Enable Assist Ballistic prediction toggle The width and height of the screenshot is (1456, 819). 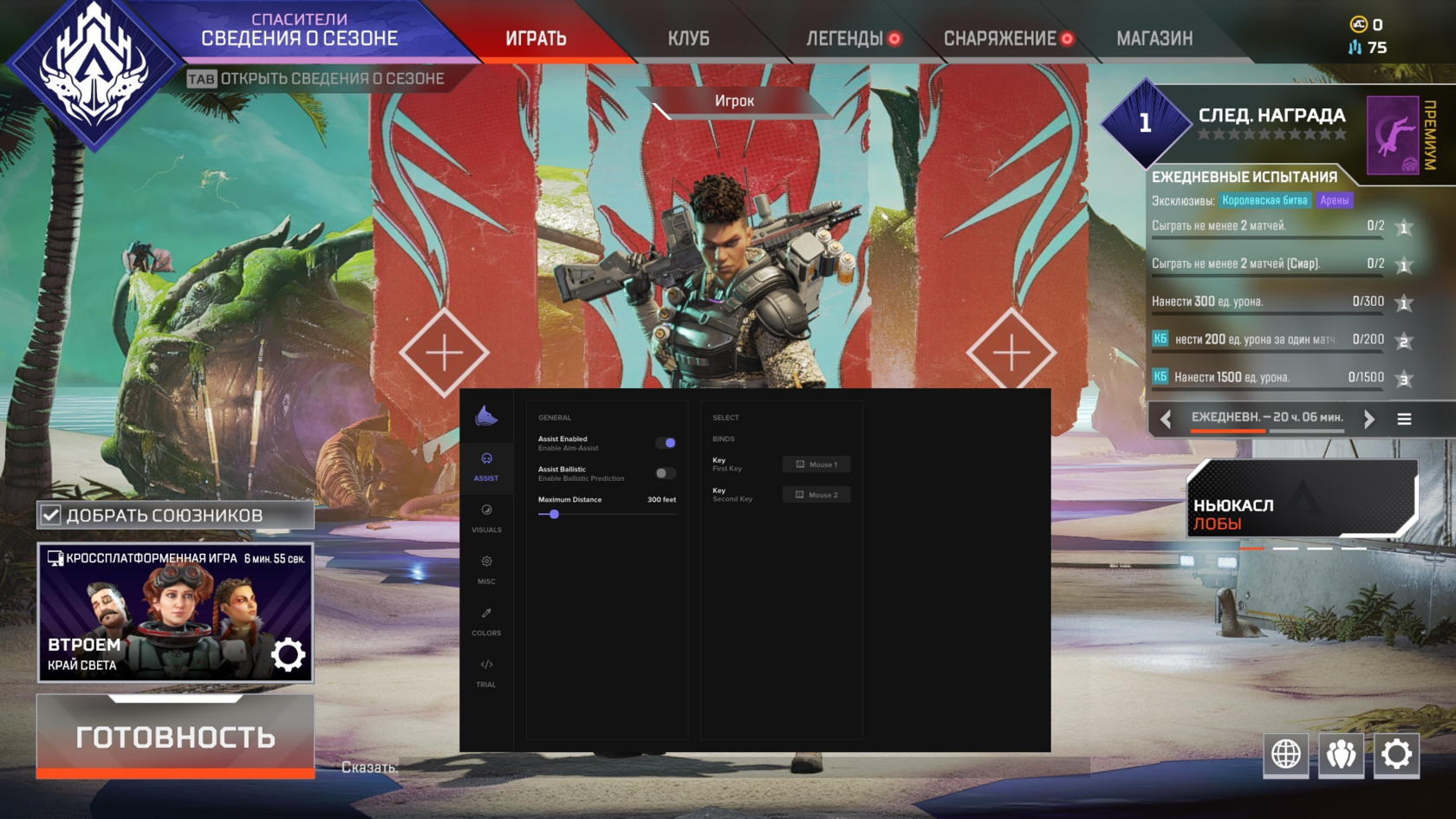tap(666, 472)
